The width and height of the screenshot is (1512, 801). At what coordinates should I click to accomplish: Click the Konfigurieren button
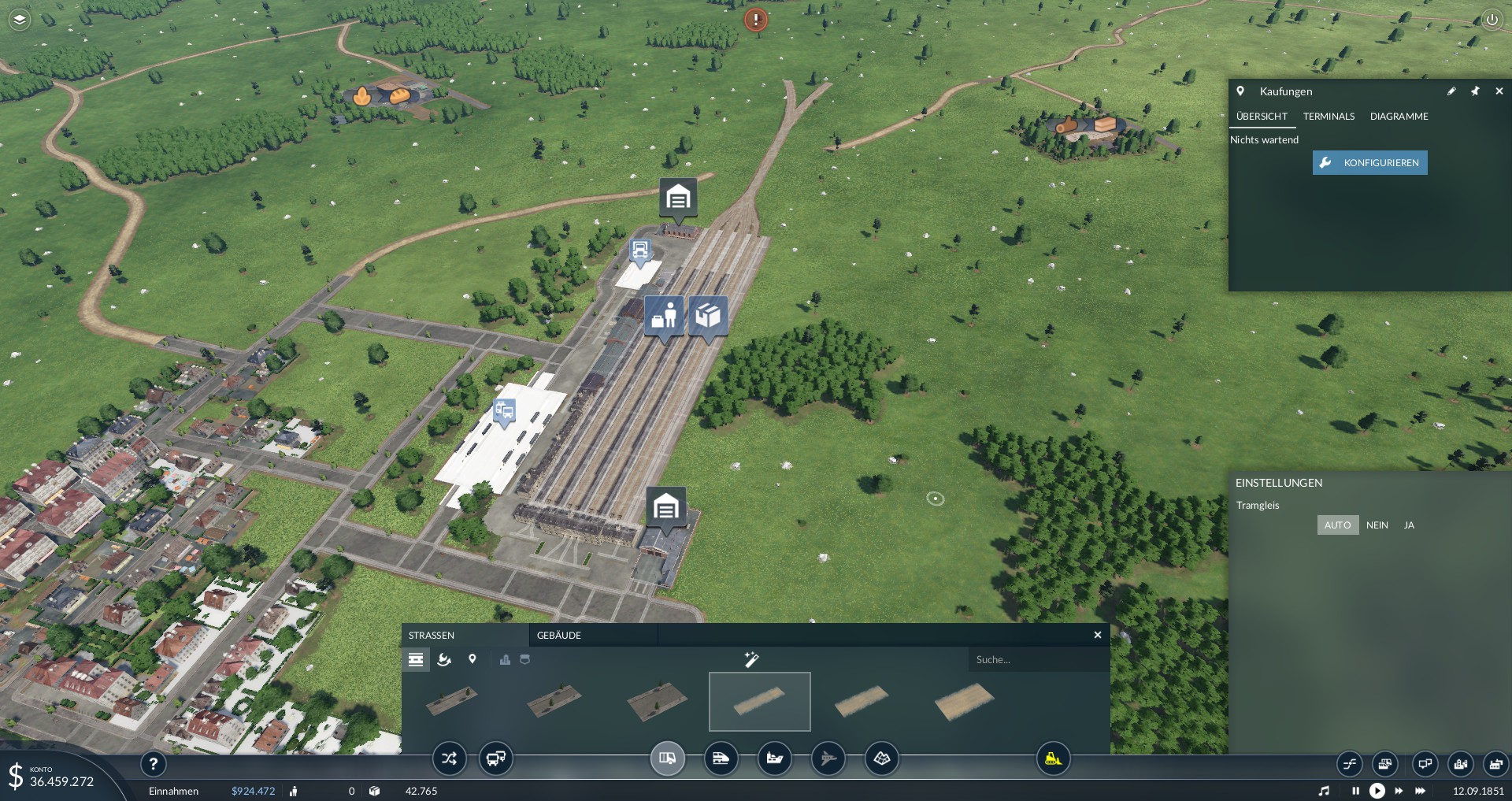click(x=1369, y=163)
